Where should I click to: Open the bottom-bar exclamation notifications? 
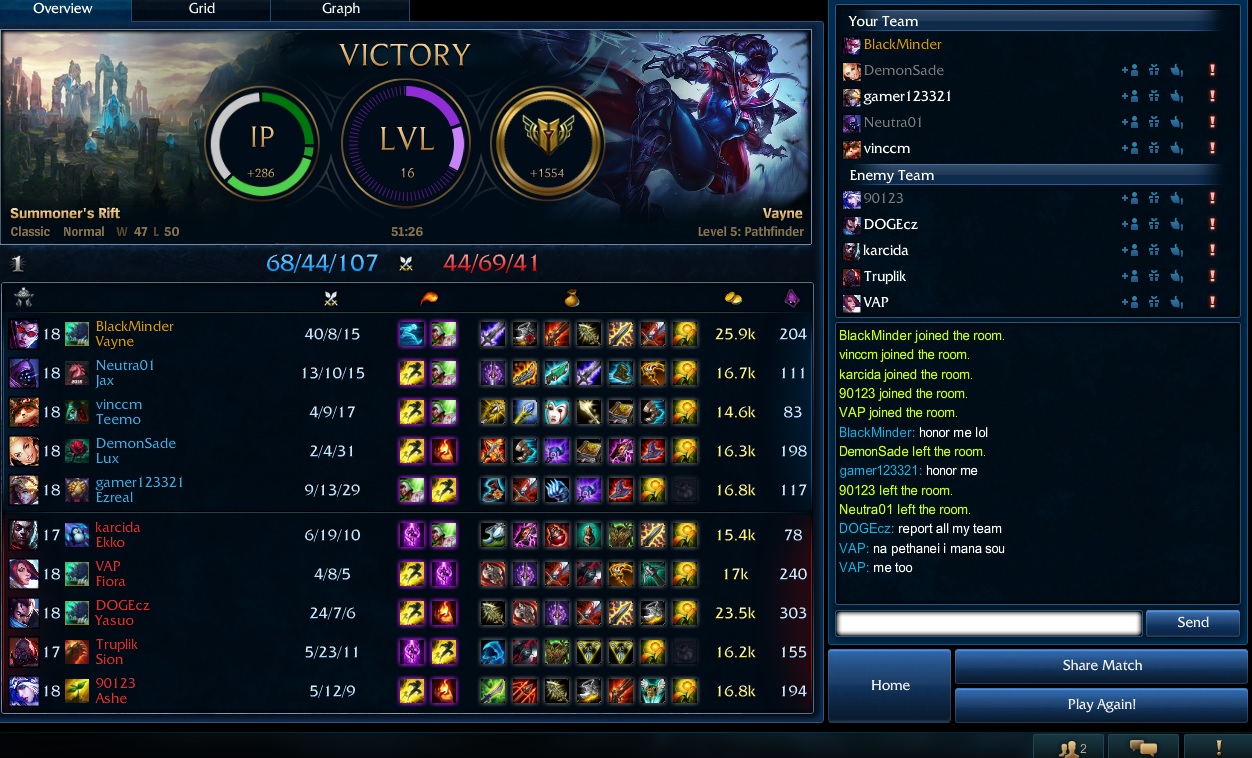[x=1218, y=746]
